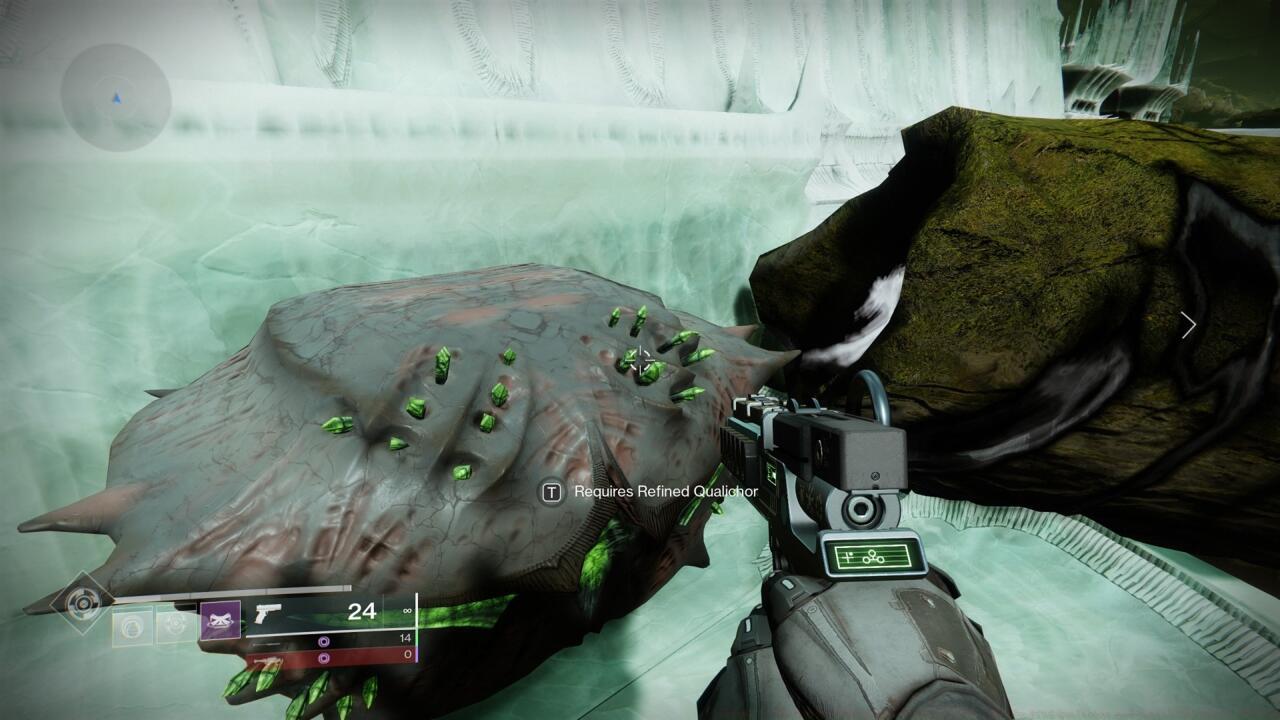Select the Super ability diamond icon
This screenshot has width=1280, height=720.
(81, 604)
